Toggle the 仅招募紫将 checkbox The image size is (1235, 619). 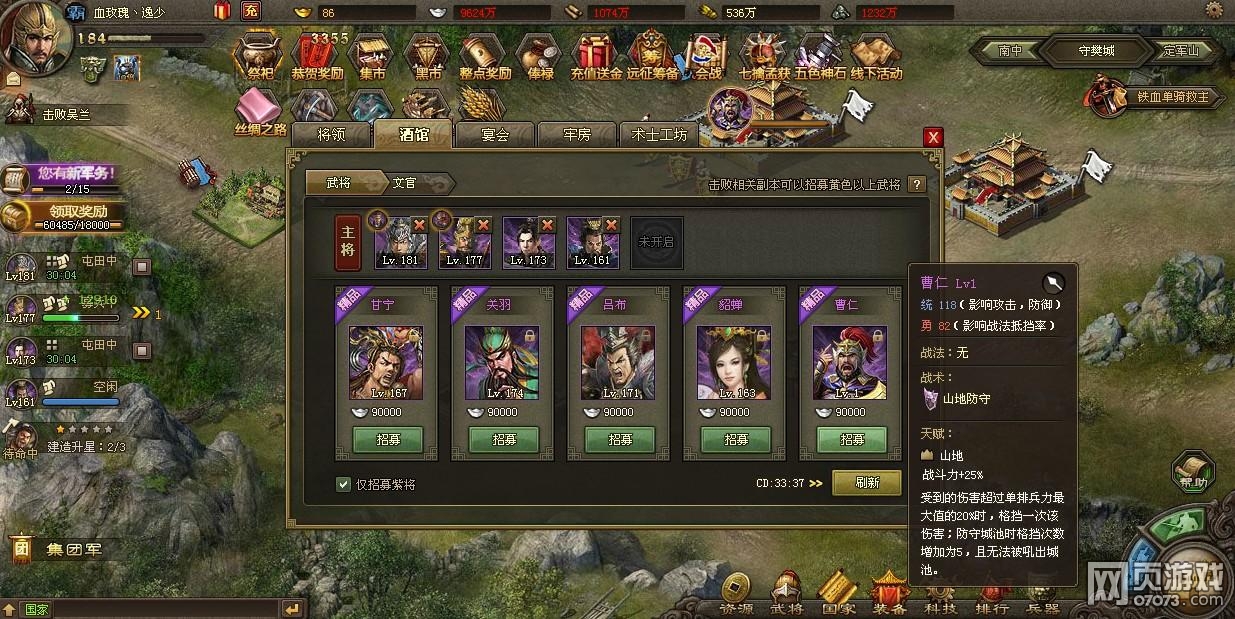[344, 484]
